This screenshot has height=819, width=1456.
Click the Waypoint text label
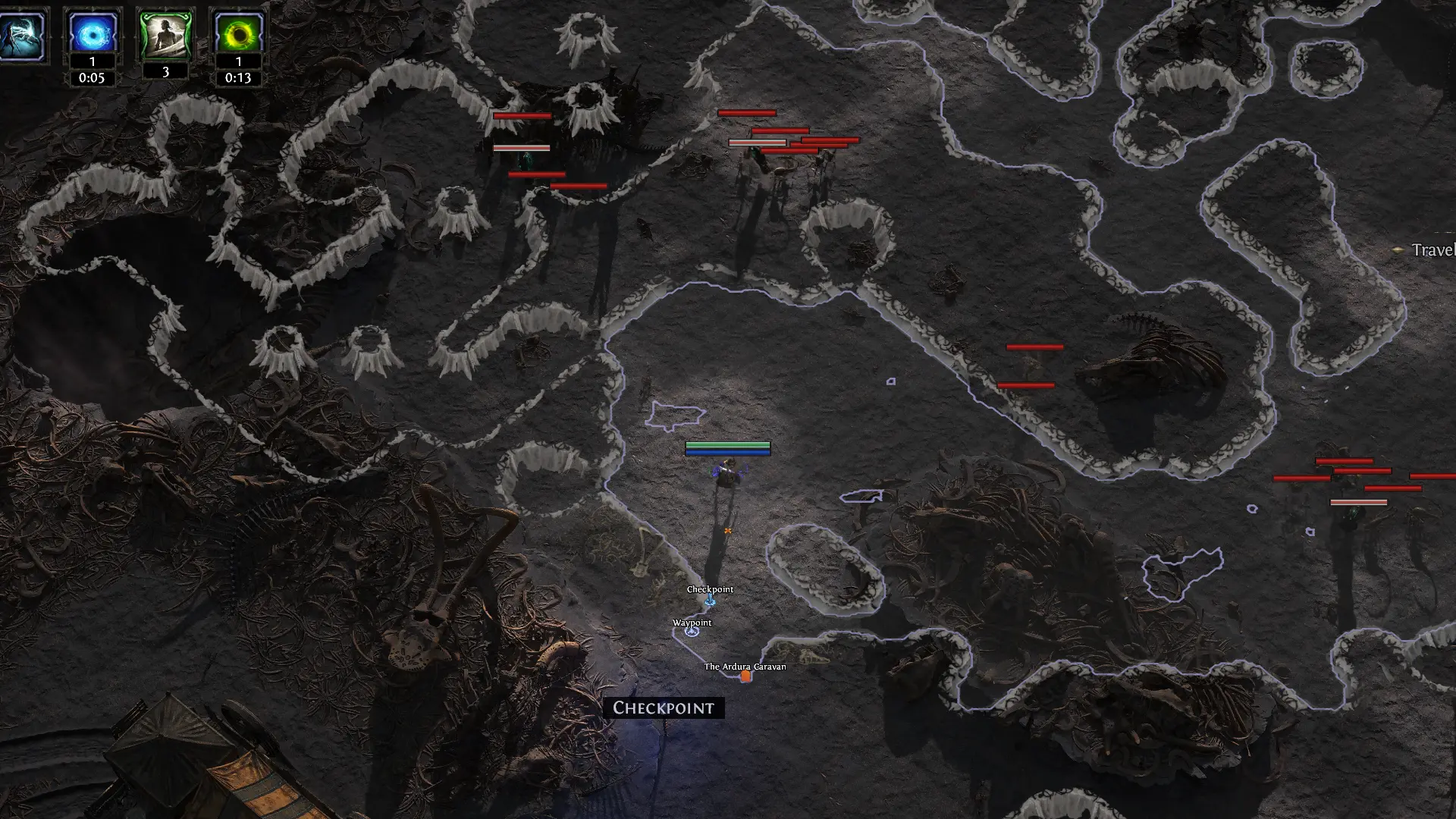[x=691, y=622]
